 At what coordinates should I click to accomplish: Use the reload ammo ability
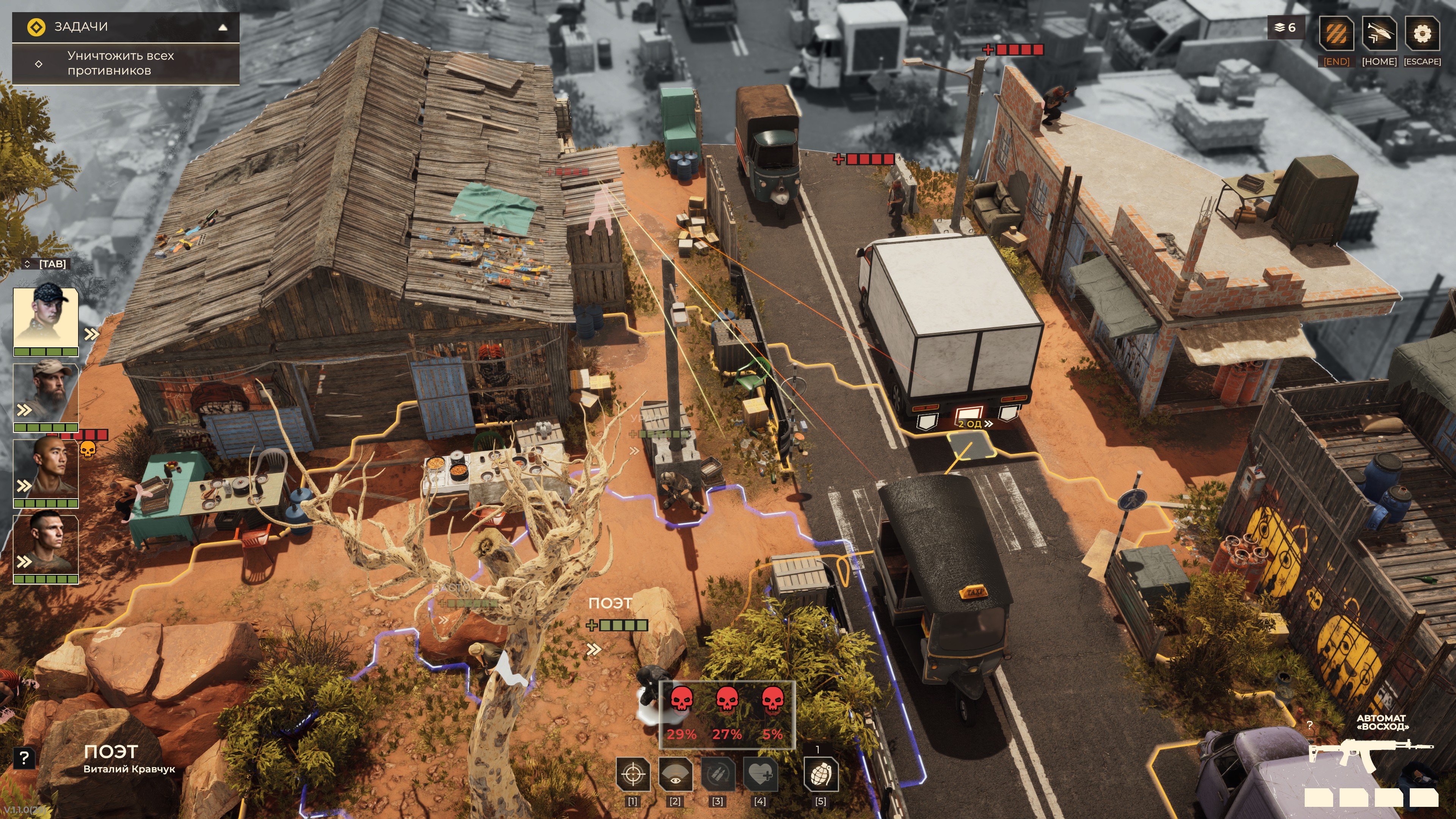point(718,774)
